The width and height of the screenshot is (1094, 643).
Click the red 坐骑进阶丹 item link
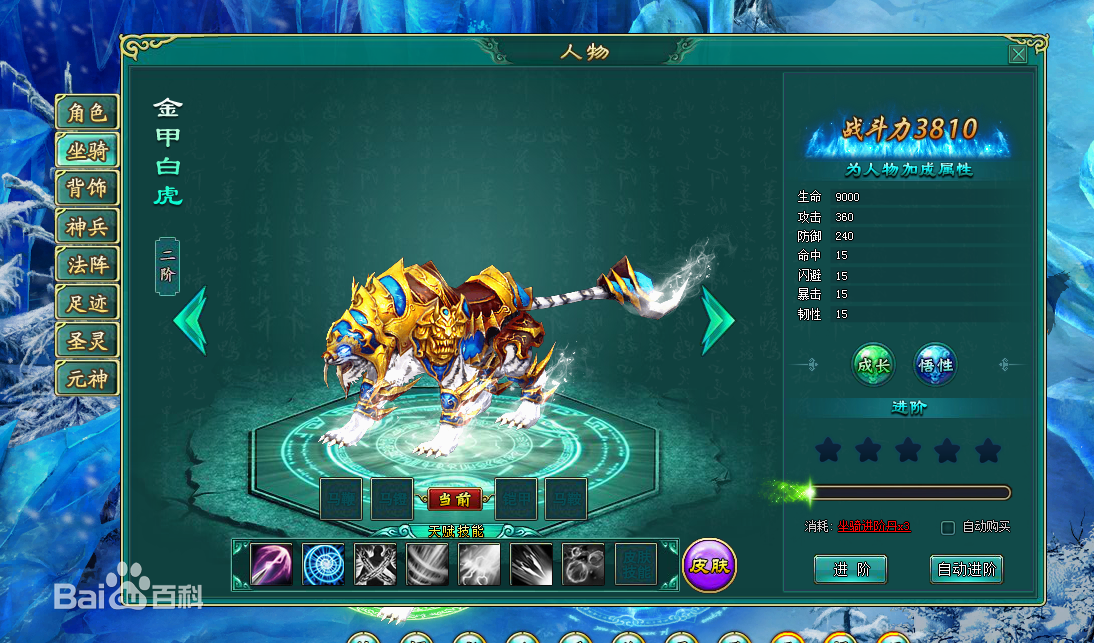(873, 526)
